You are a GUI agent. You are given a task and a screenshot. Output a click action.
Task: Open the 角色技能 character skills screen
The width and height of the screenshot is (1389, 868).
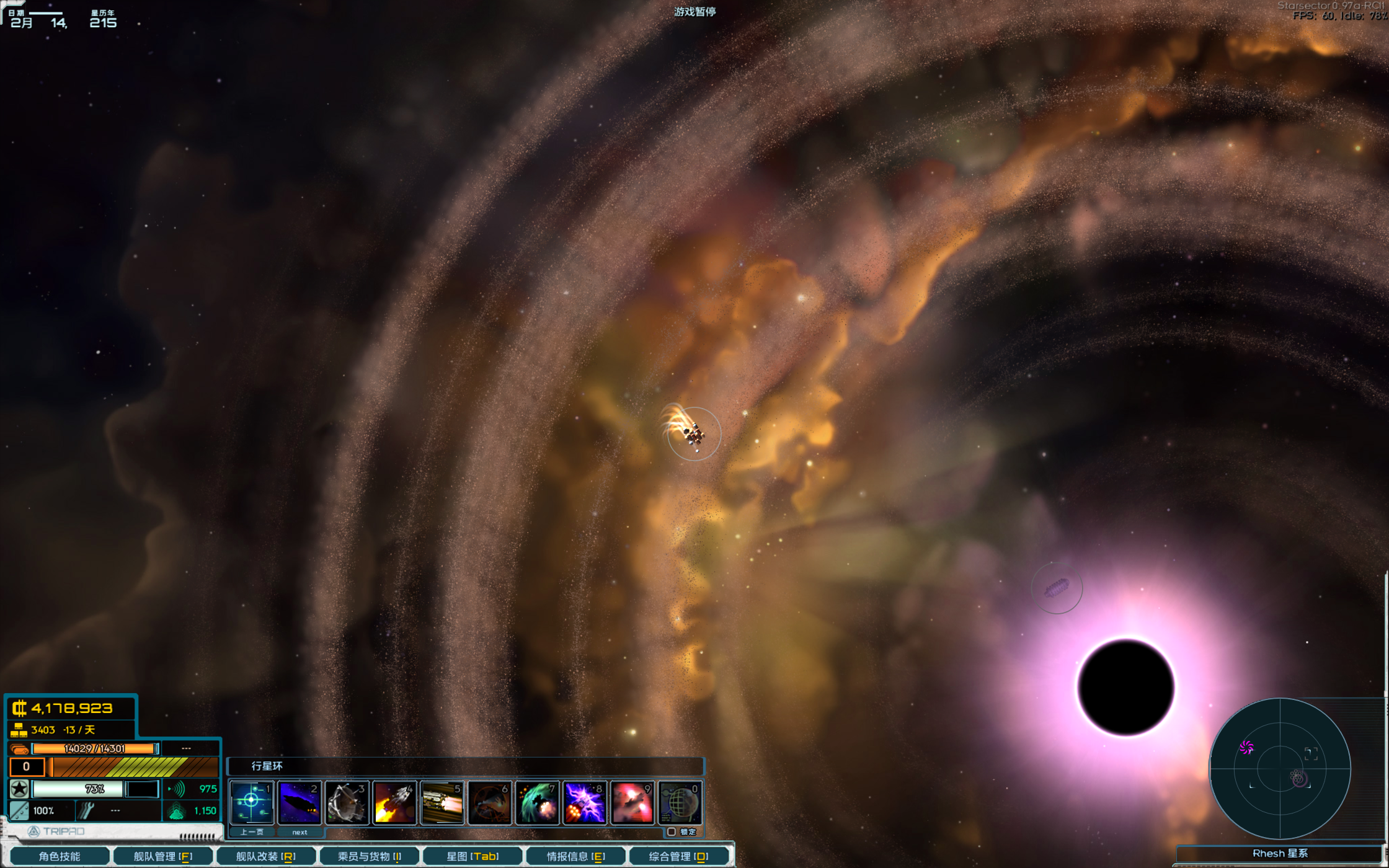[60, 856]
